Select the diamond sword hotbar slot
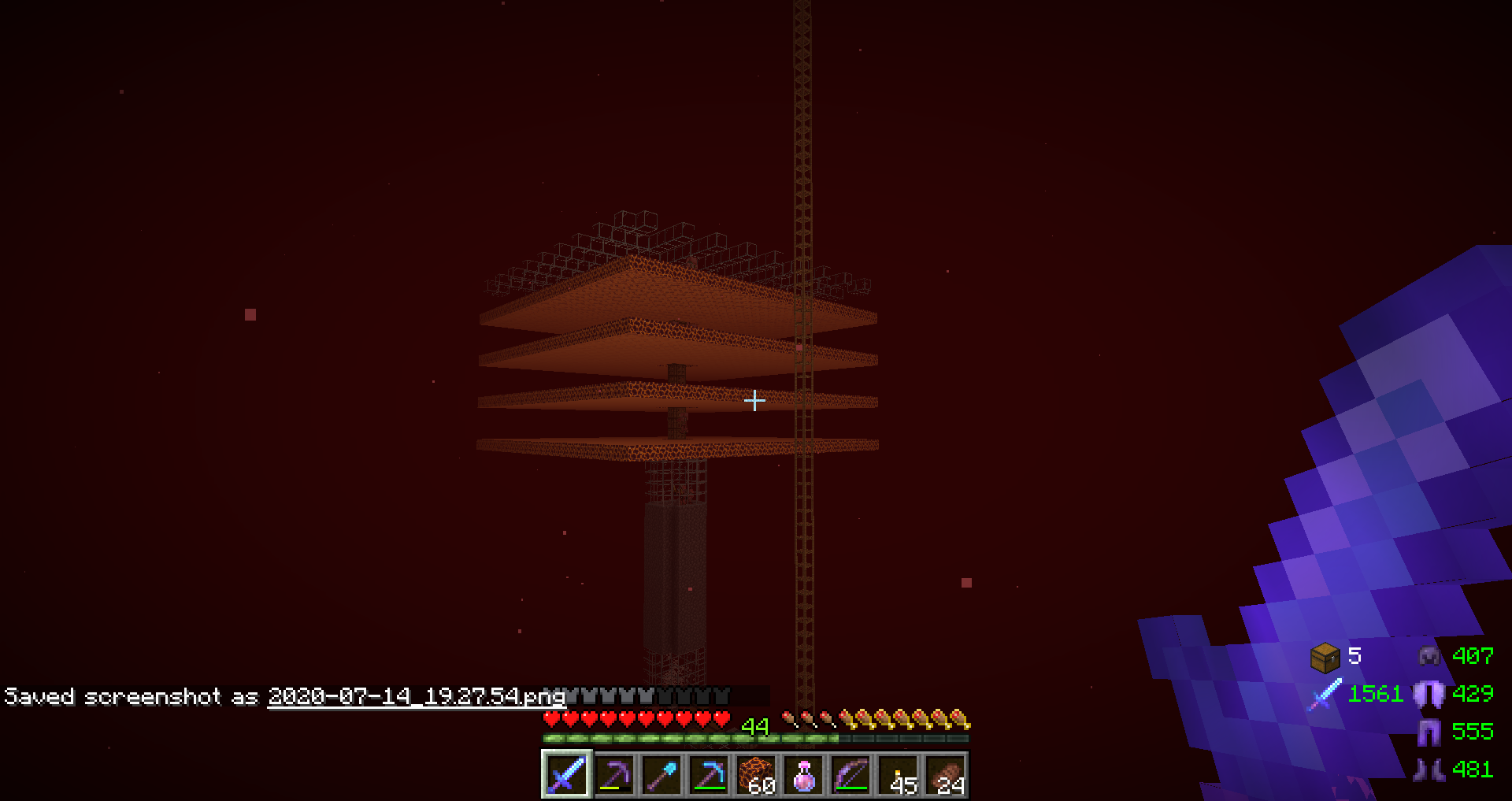The image size is (1512, 801). click(x=566, y=775)
